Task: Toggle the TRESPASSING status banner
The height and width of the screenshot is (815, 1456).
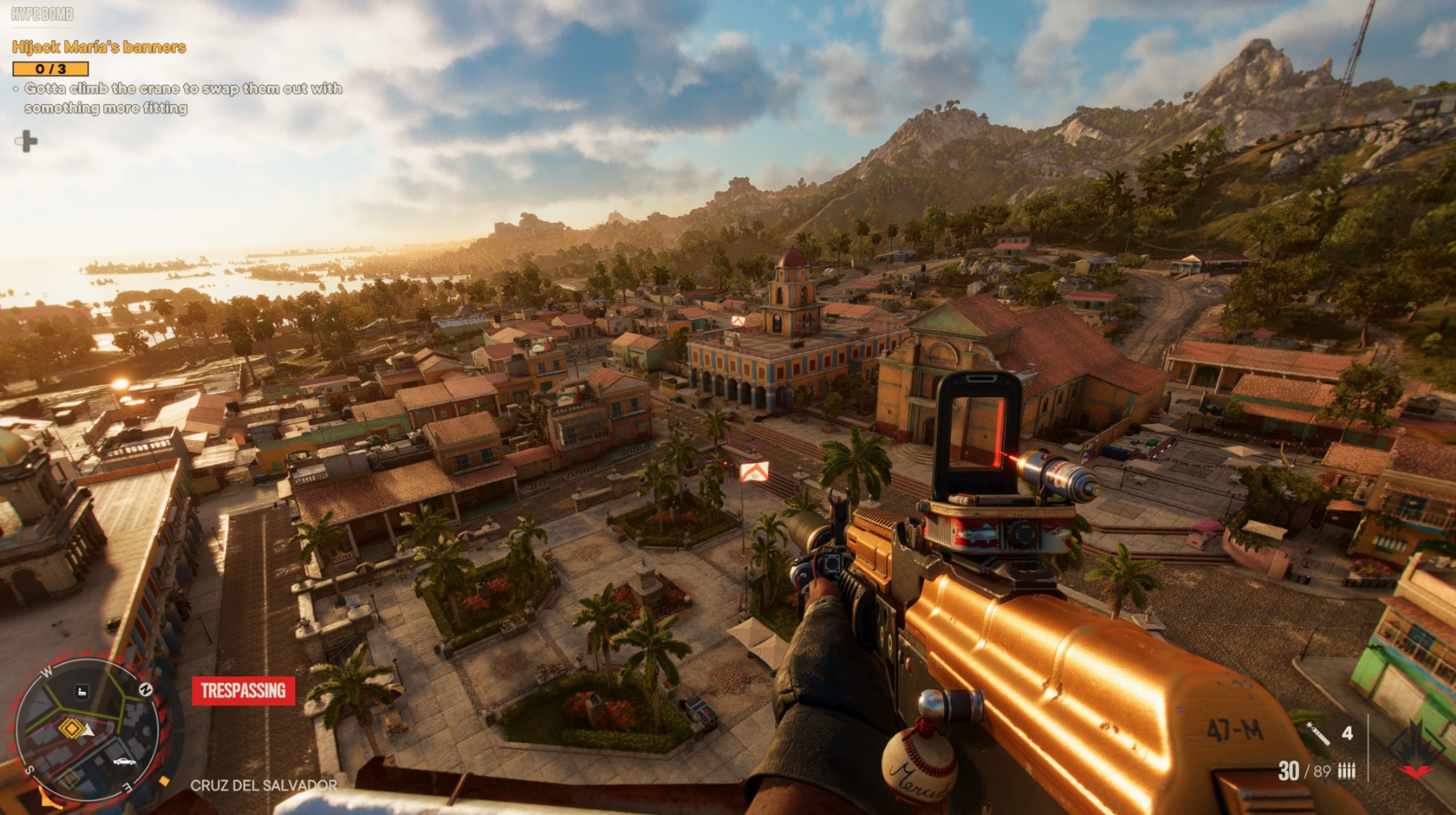Action: click(x=244, y=691)
